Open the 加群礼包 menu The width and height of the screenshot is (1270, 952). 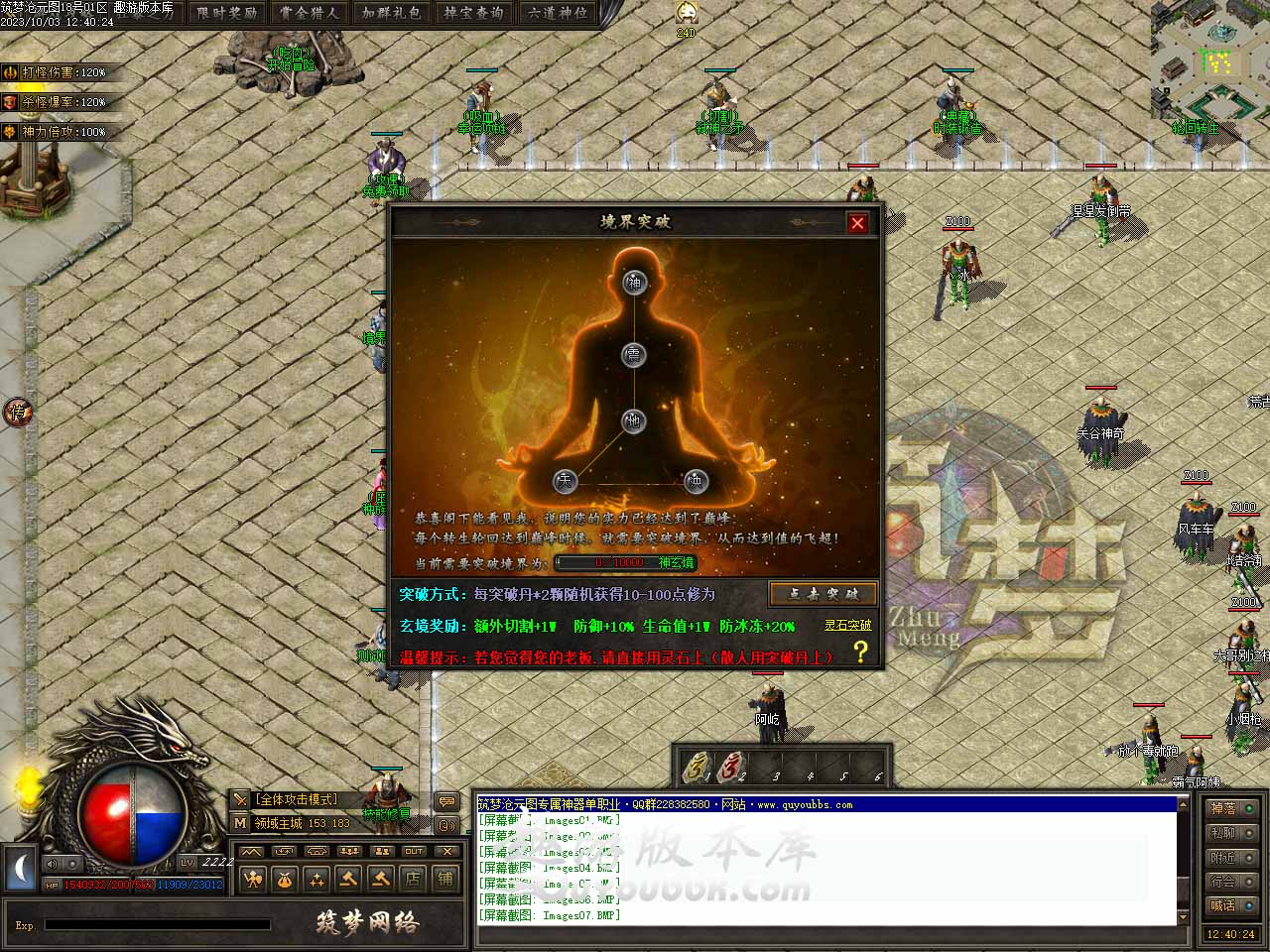[391, 13]
